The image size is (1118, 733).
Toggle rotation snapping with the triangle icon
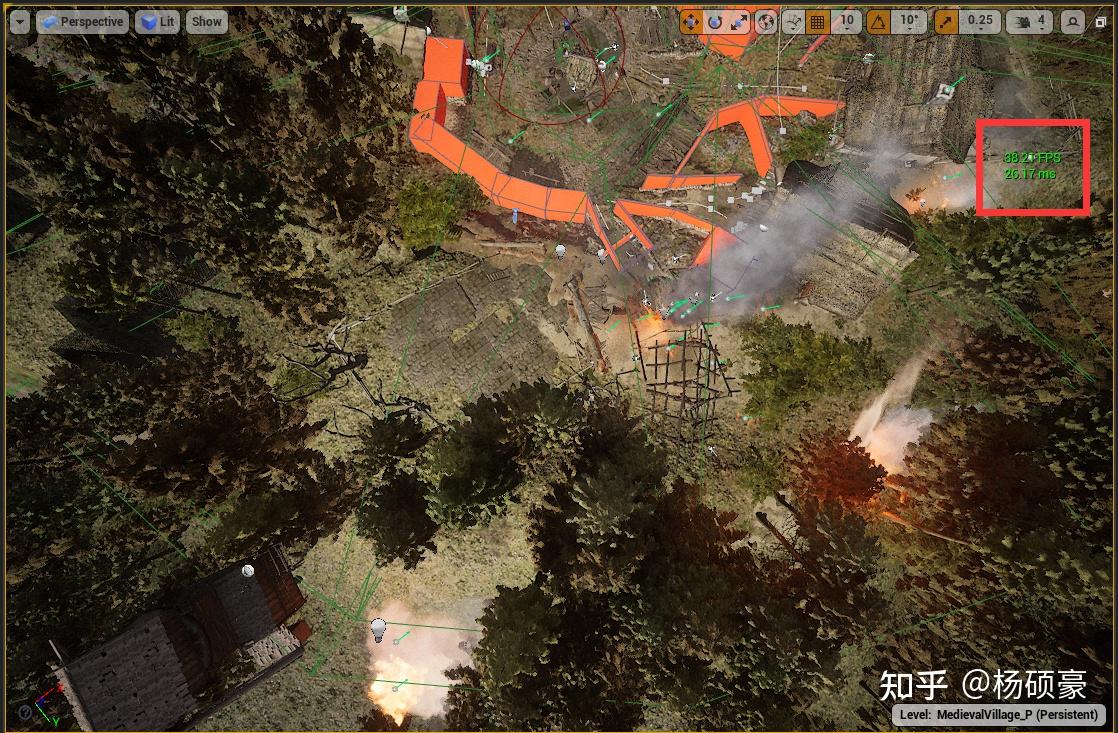pos(879,22)
